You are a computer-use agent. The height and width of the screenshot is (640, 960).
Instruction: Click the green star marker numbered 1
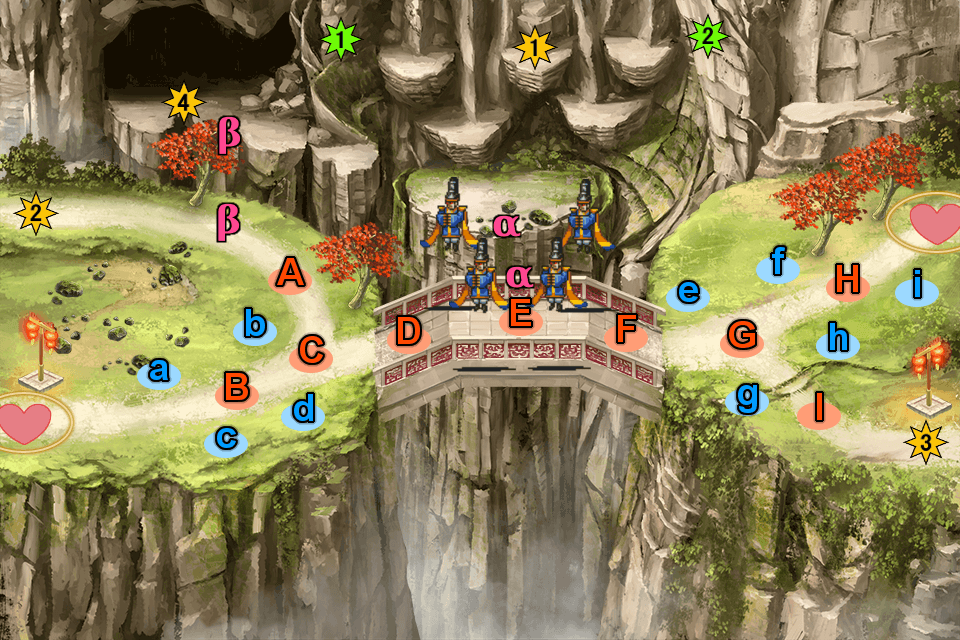[342, 40]
